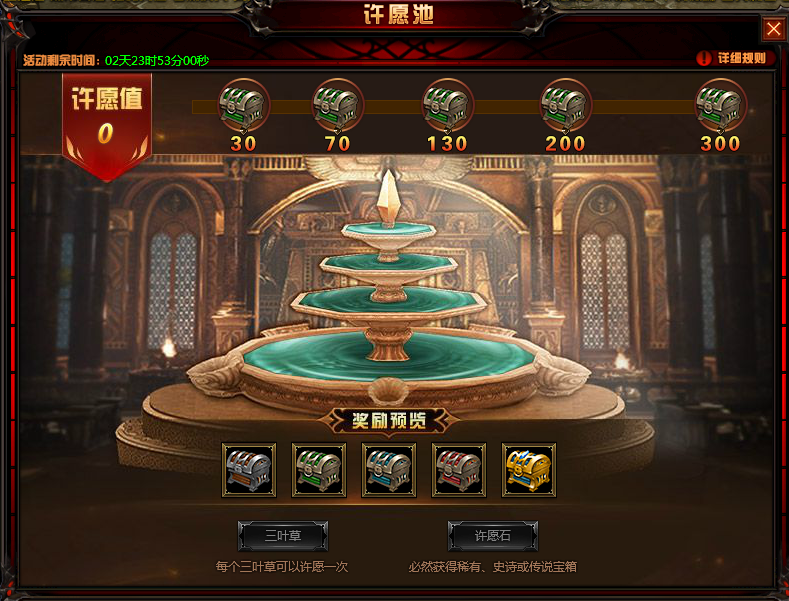Claim the 300 wish value milestone chest
789x601 pixels.
point(721,104)
